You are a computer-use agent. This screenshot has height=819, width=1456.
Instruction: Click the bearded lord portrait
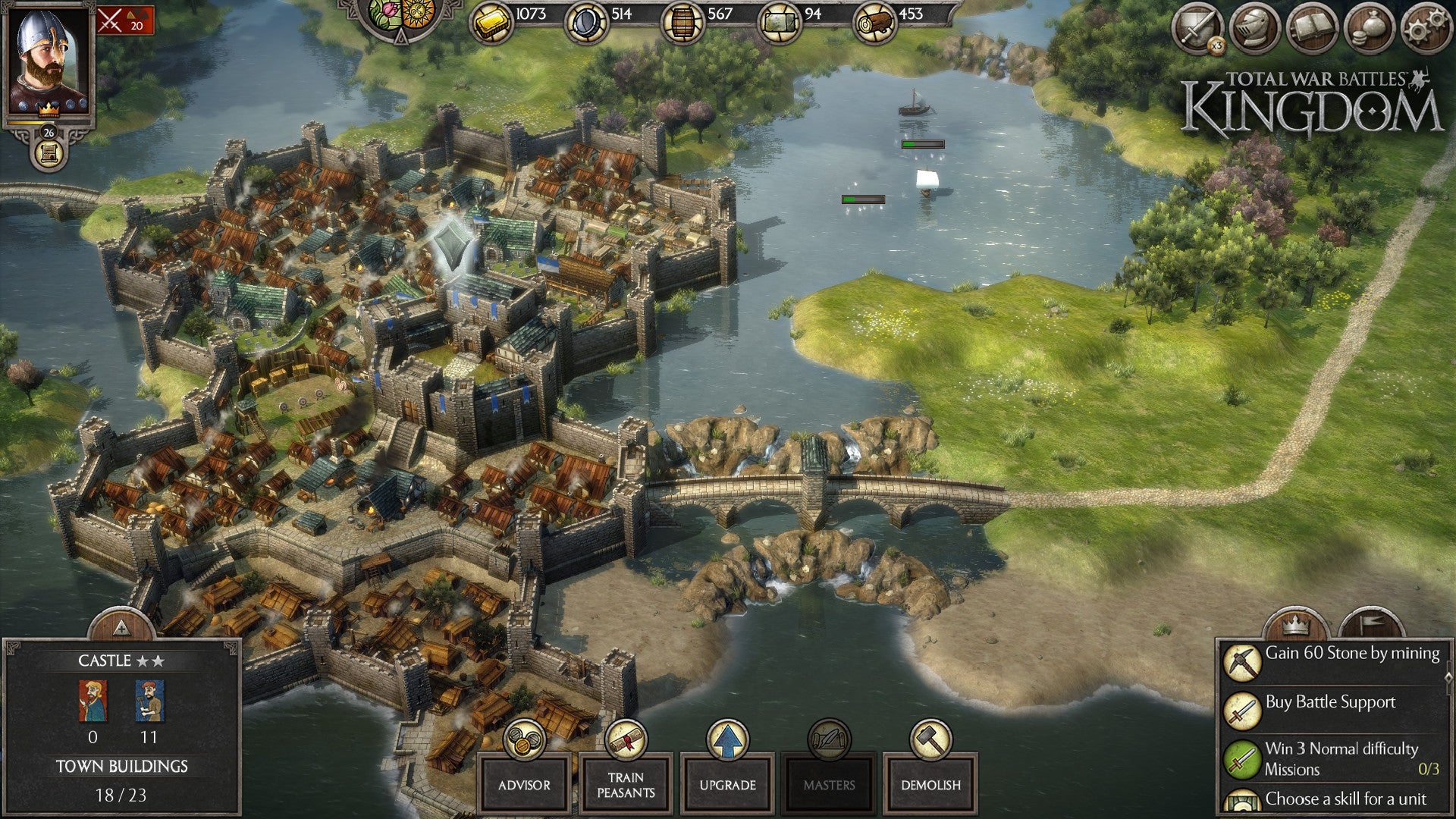pyautogui.click(x=48, y=61)
